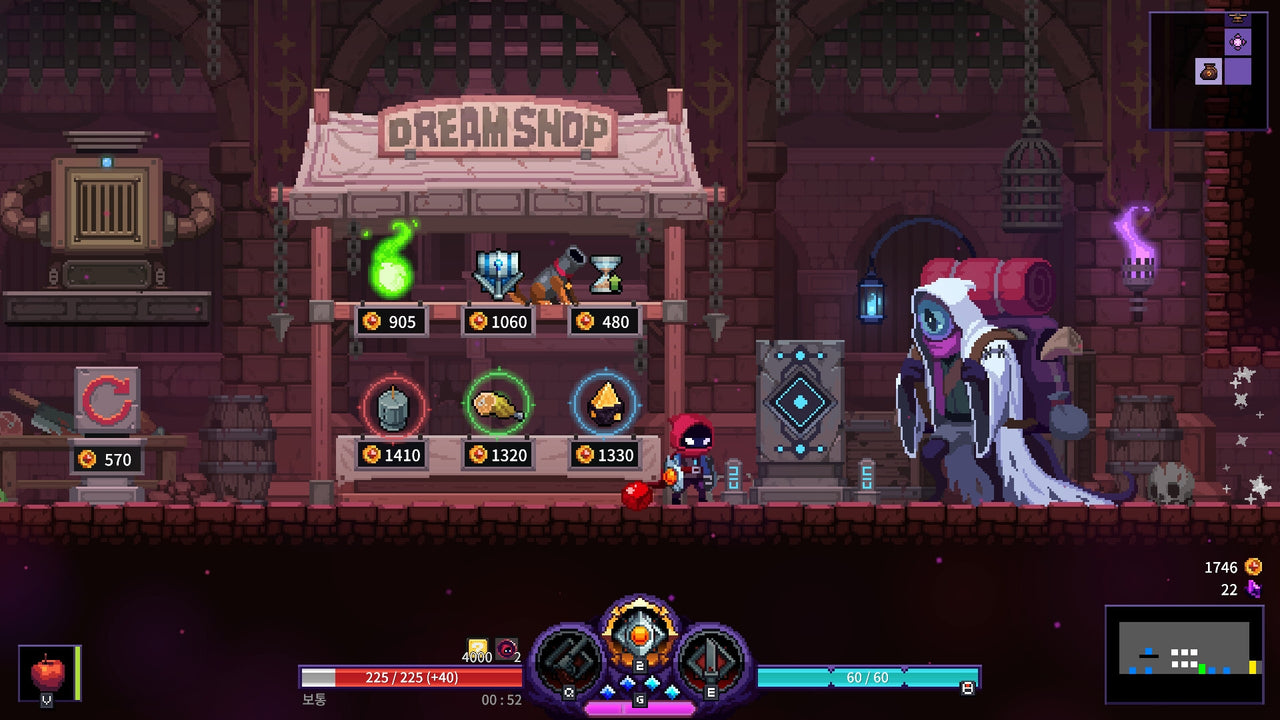
Task: Select the green flame item priced 905
Action: 390,270
